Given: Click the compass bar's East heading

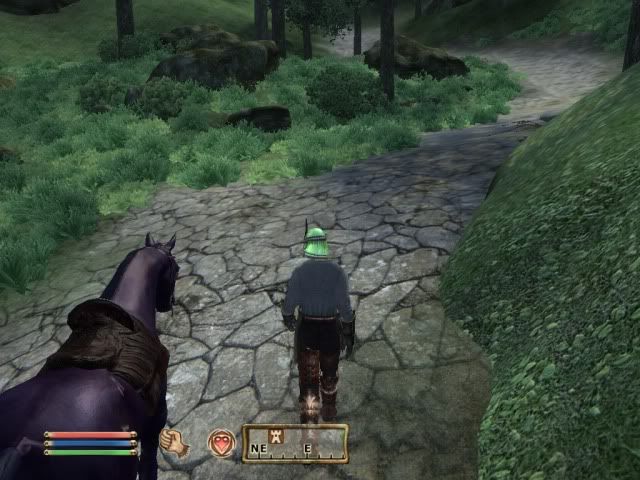Looking at the screenshot, I should (308, 449).
